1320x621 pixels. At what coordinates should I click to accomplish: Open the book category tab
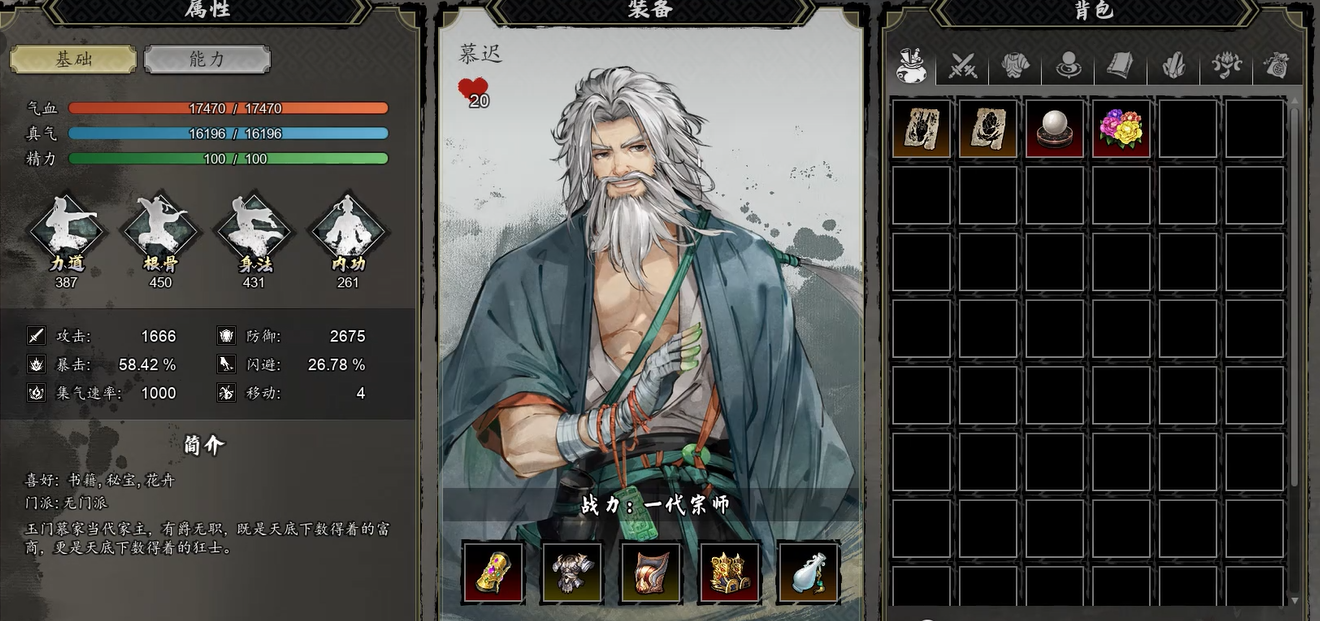[x=1119, y=67]
